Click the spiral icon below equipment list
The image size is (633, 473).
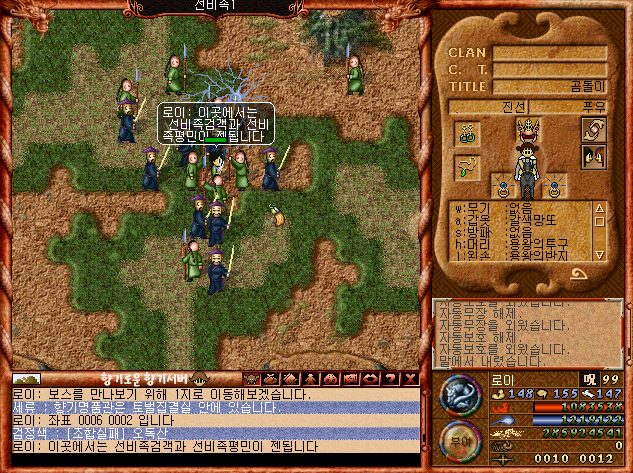[x=579, y=272]
